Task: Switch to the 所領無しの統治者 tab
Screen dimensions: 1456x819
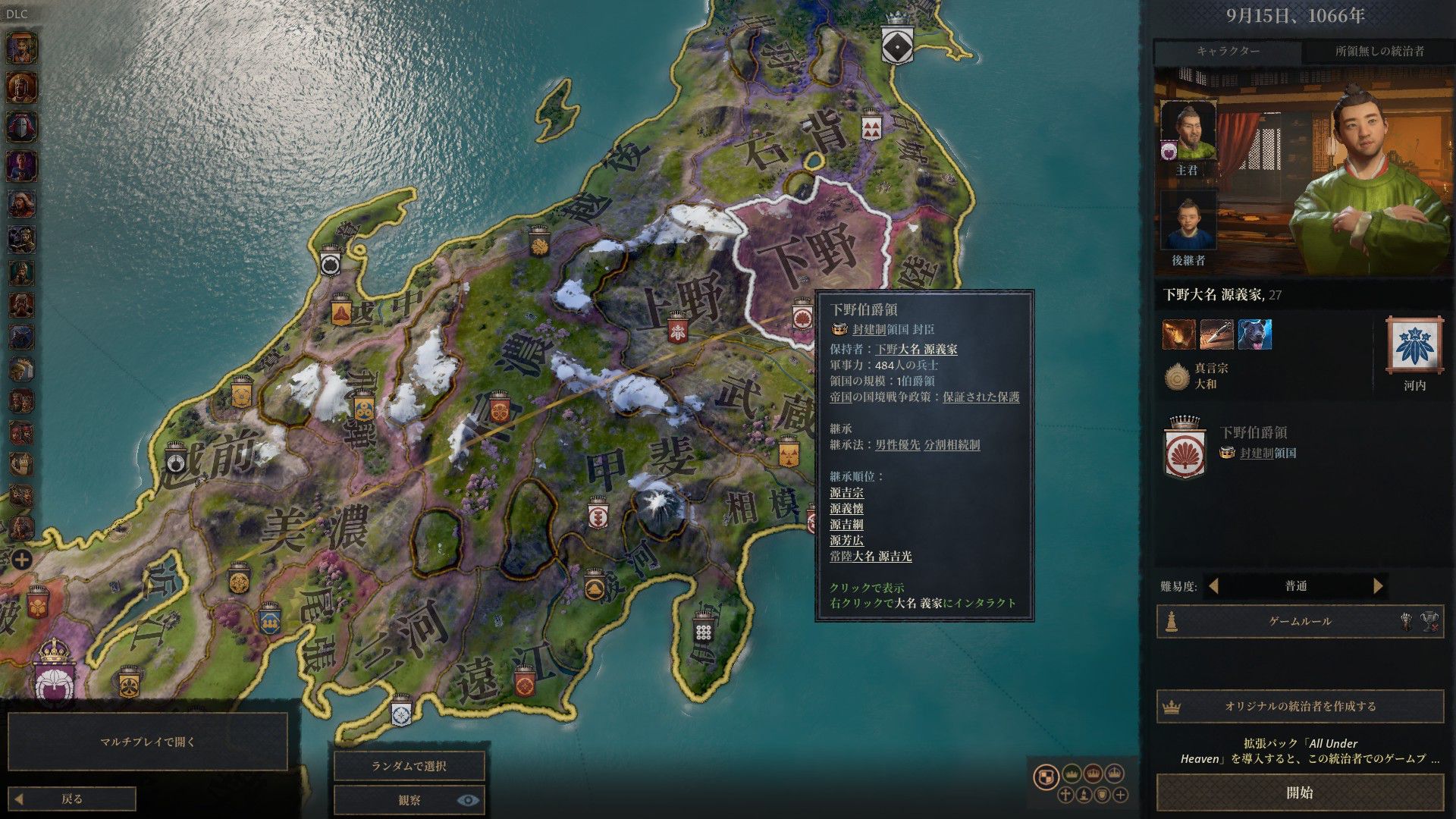Action: (1379, 52)
